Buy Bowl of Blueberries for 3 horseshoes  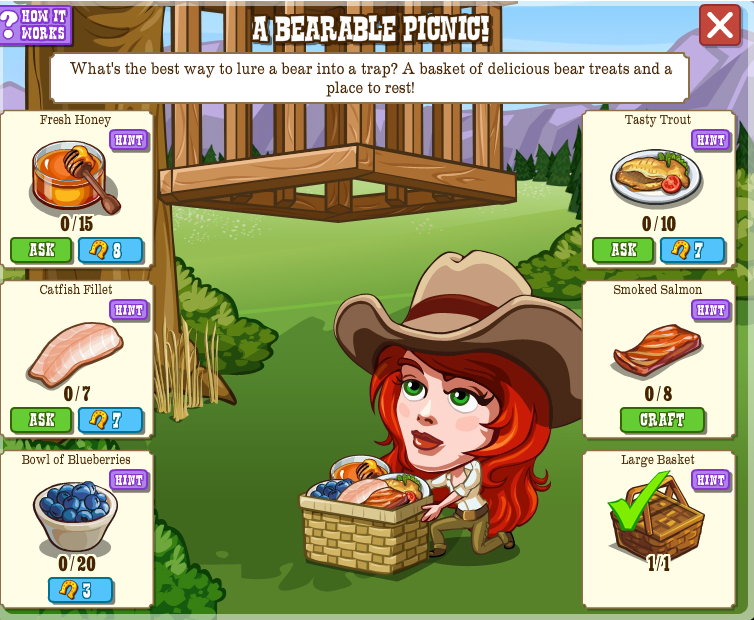click(x=80, y=590)
